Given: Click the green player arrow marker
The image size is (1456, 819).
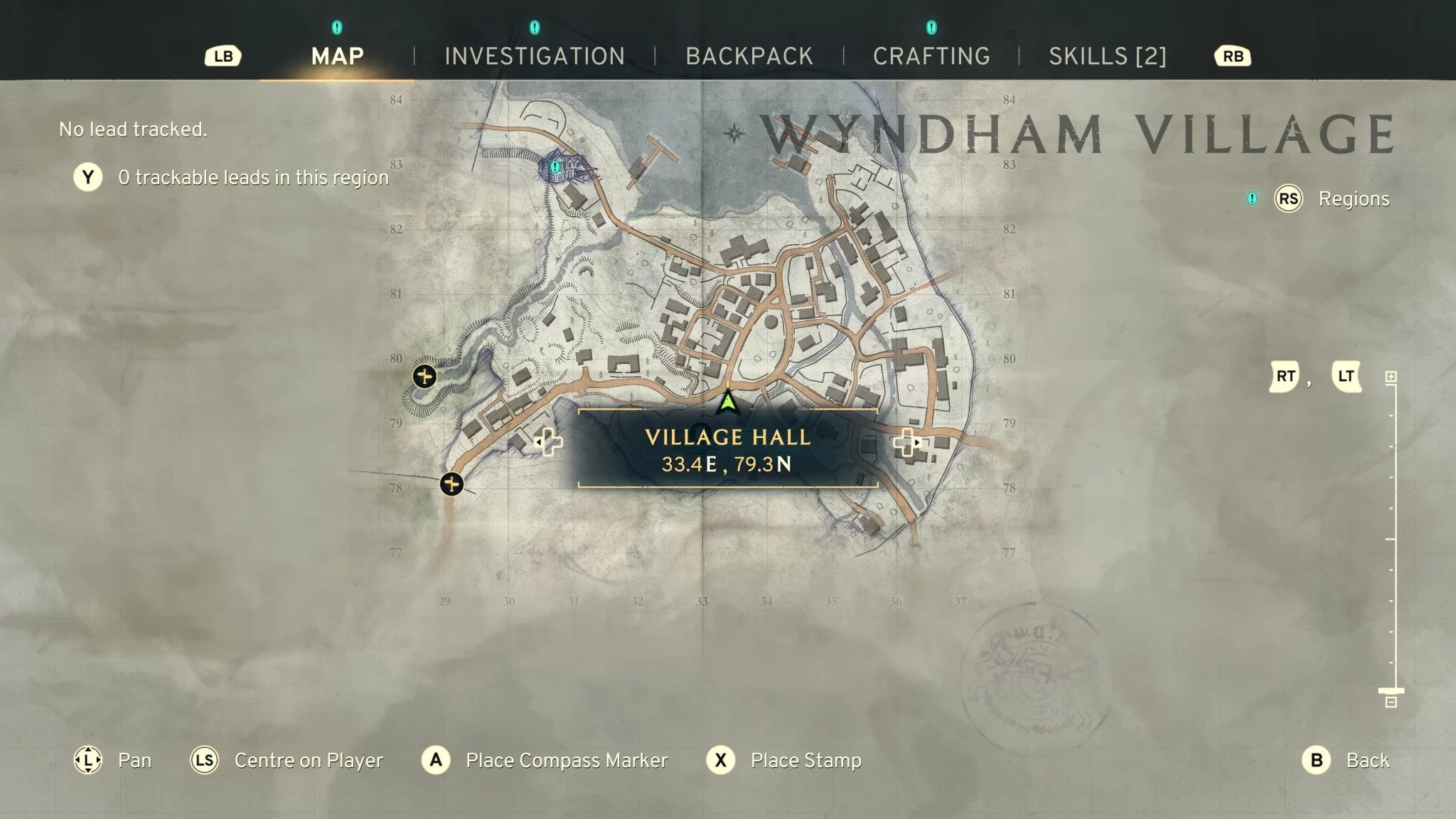Looking at the screenshot, I should (727, 402).
